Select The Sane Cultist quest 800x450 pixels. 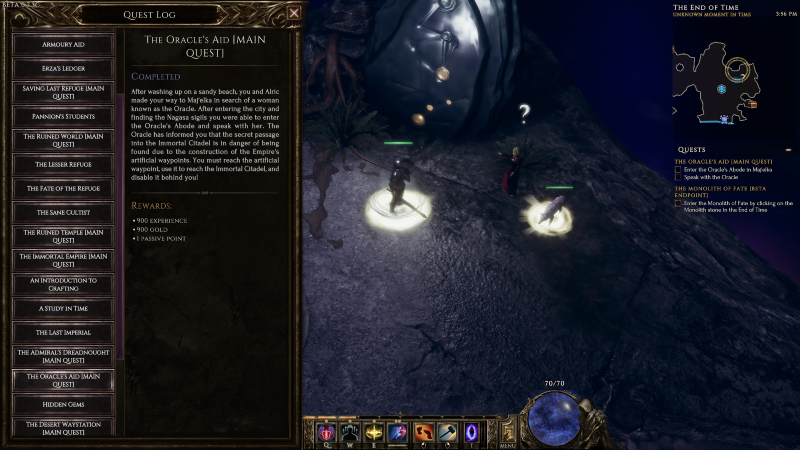(62, 211)
